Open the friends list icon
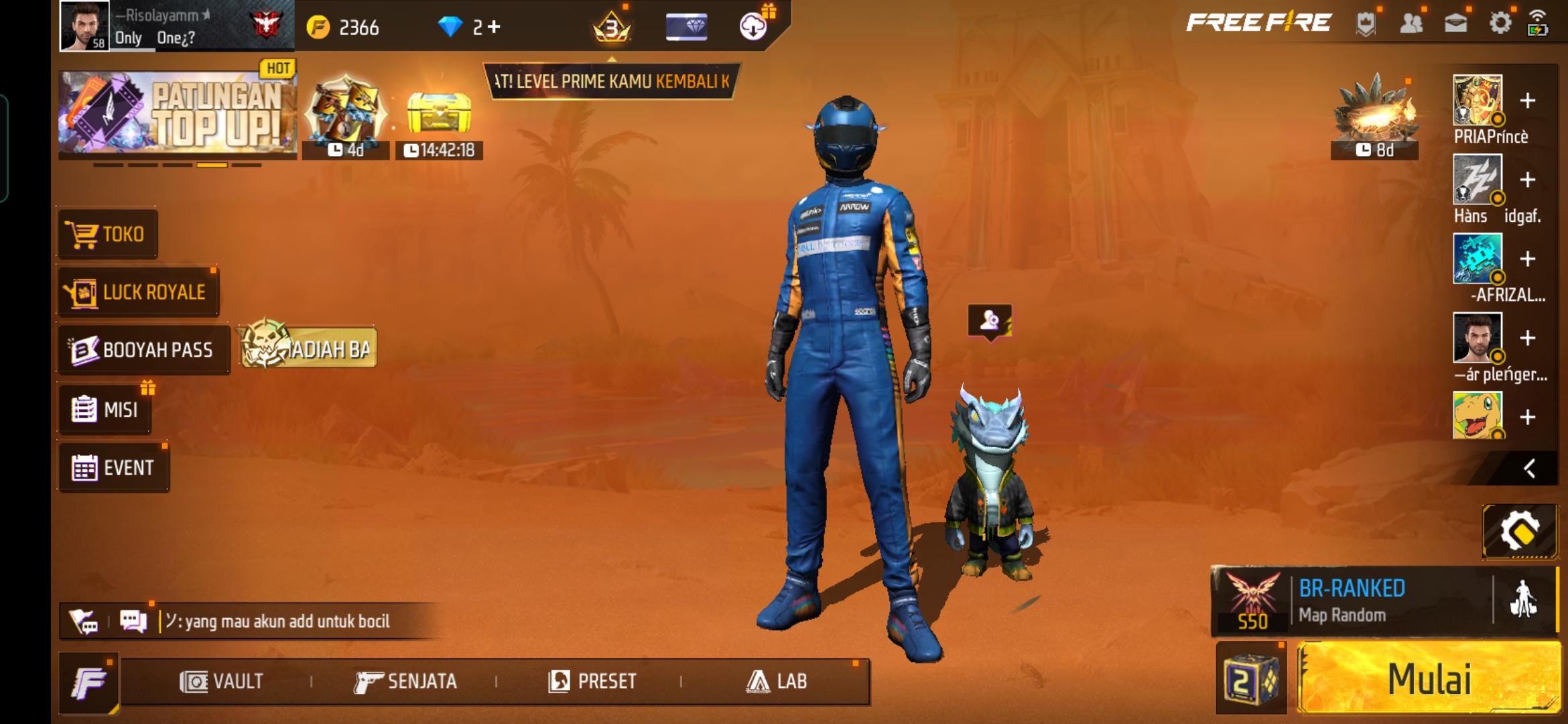Viewport: 1568px width, 724px height. (x=1411, y=23)
